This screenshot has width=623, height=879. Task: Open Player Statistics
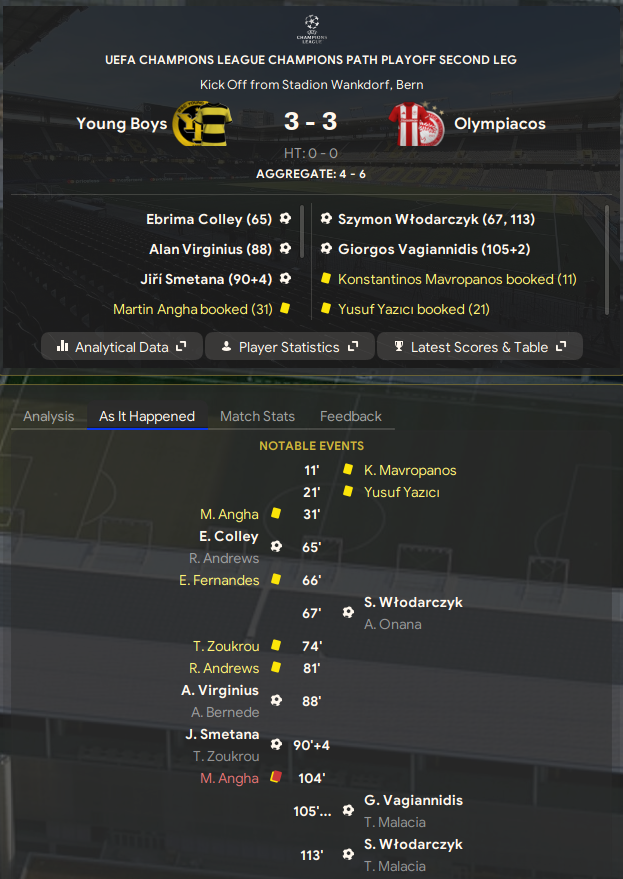point(289,347)
